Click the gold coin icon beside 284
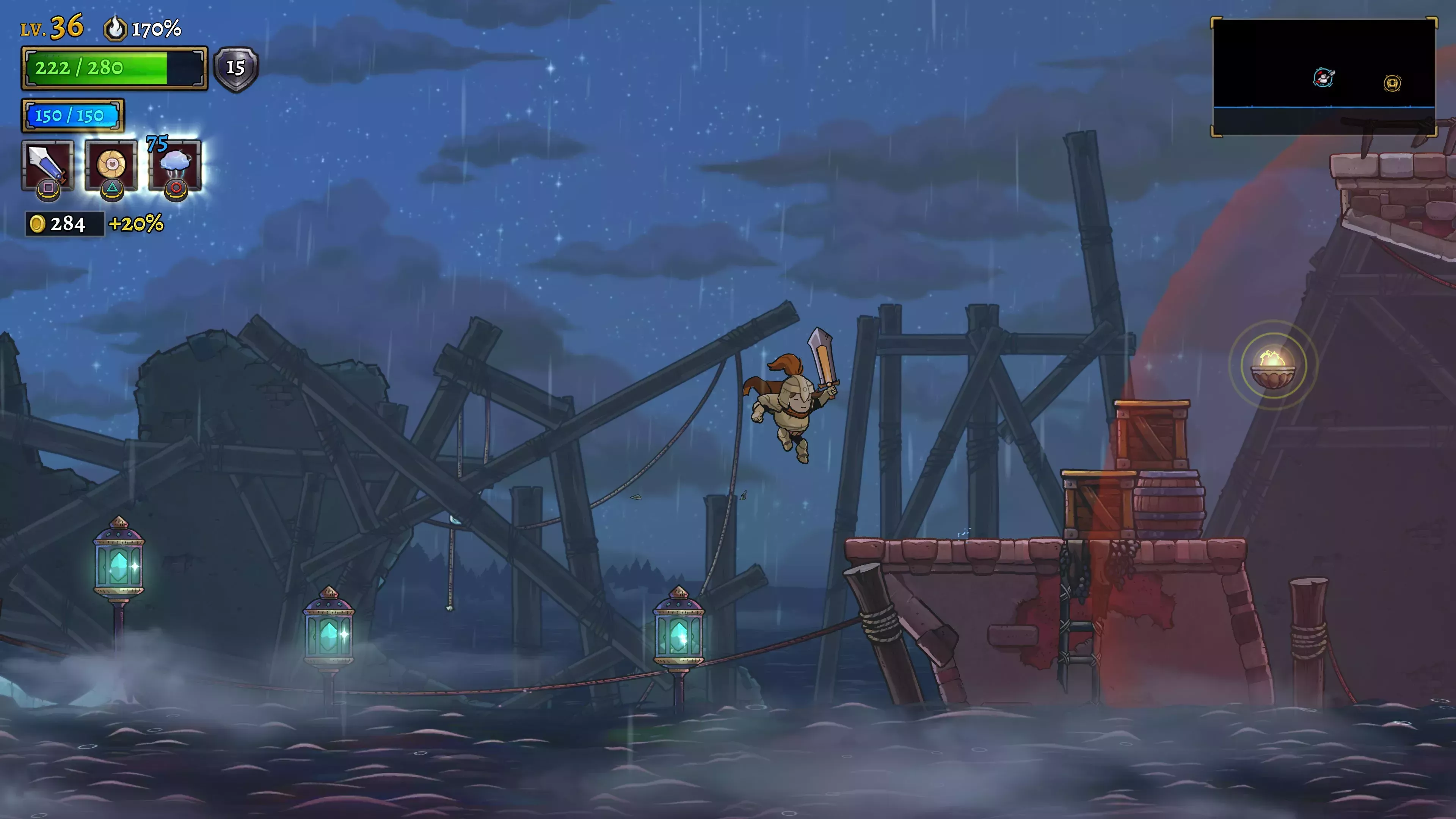 tap(37, 224)
